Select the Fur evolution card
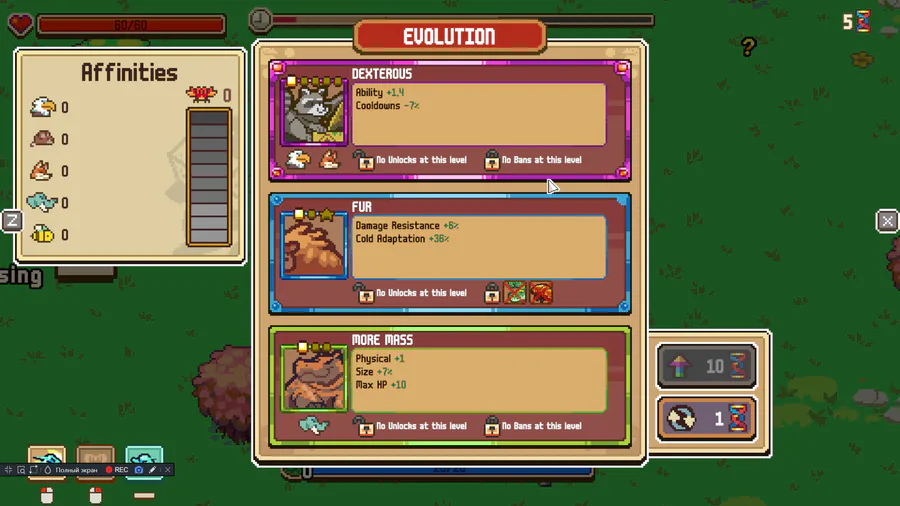 (x=449, y=253)
